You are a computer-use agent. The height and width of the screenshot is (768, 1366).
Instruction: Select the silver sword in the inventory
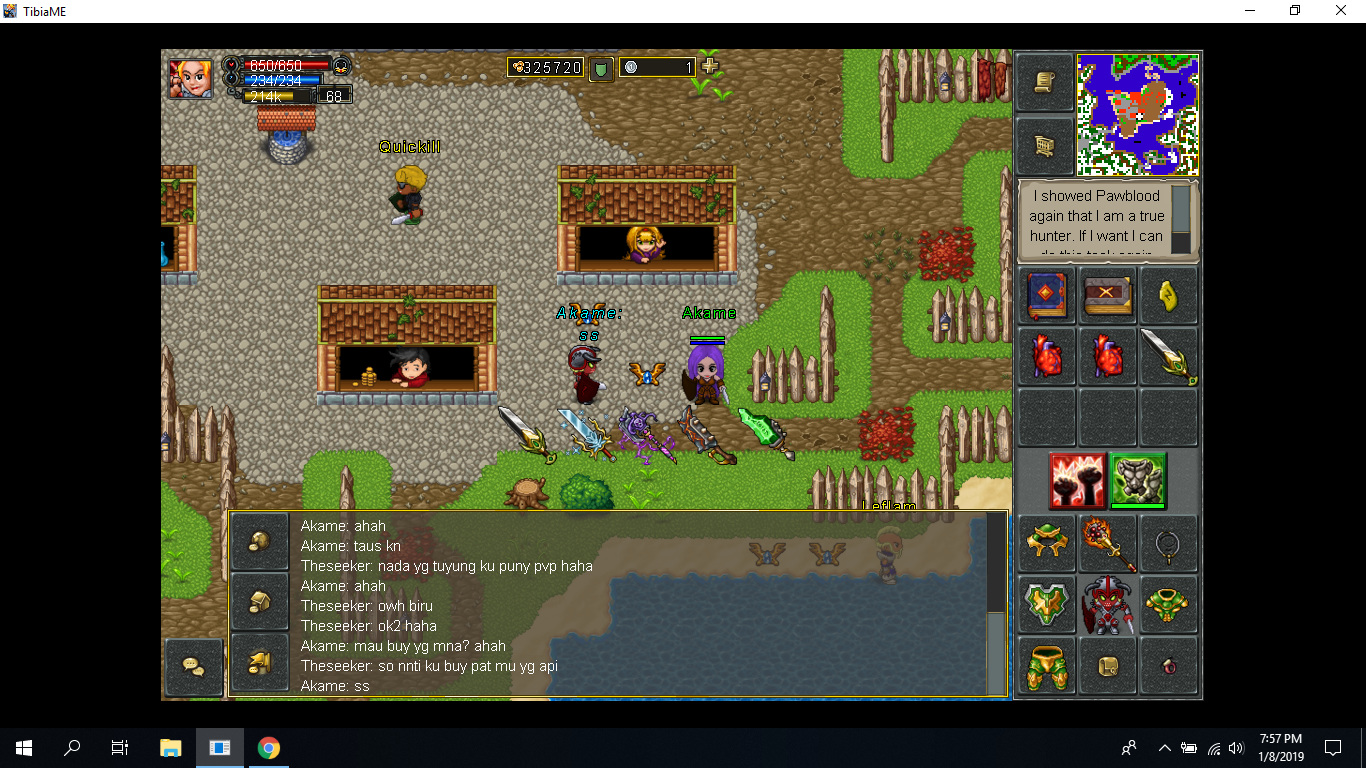point(1168,356)
